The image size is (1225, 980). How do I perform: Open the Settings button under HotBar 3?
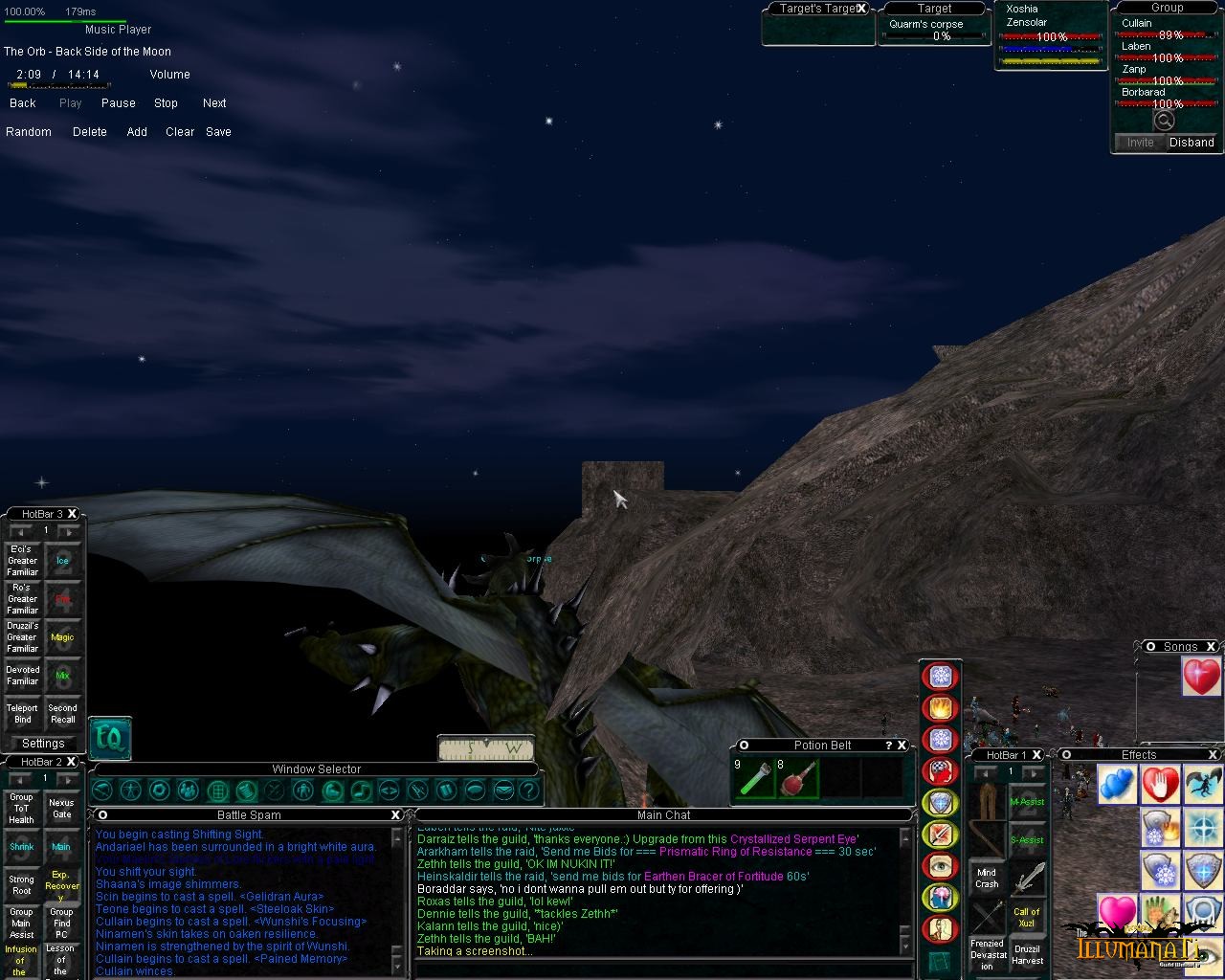(43, 744)
